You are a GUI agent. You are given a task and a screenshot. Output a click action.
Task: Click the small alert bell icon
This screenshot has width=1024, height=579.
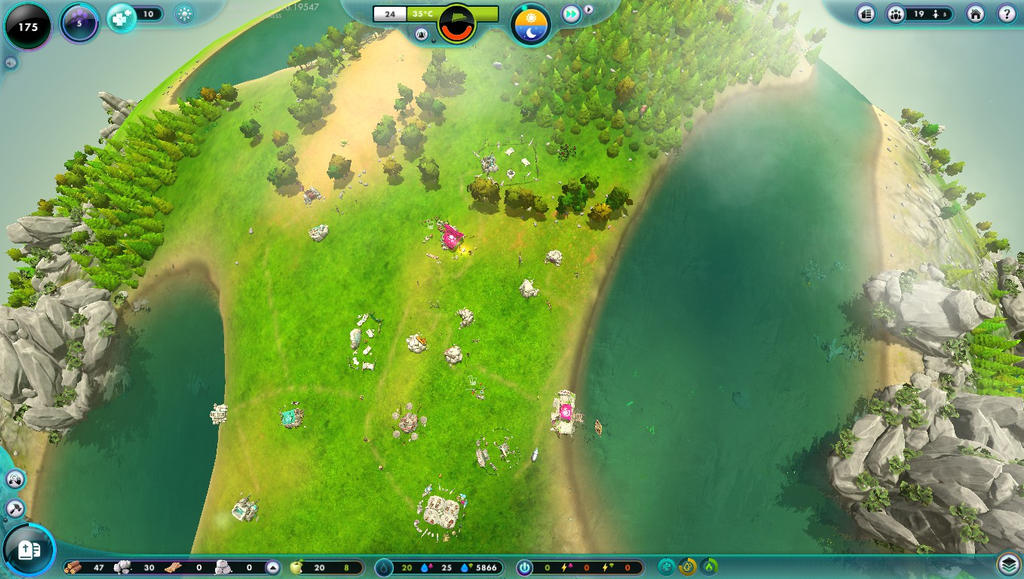pos(422,34)
